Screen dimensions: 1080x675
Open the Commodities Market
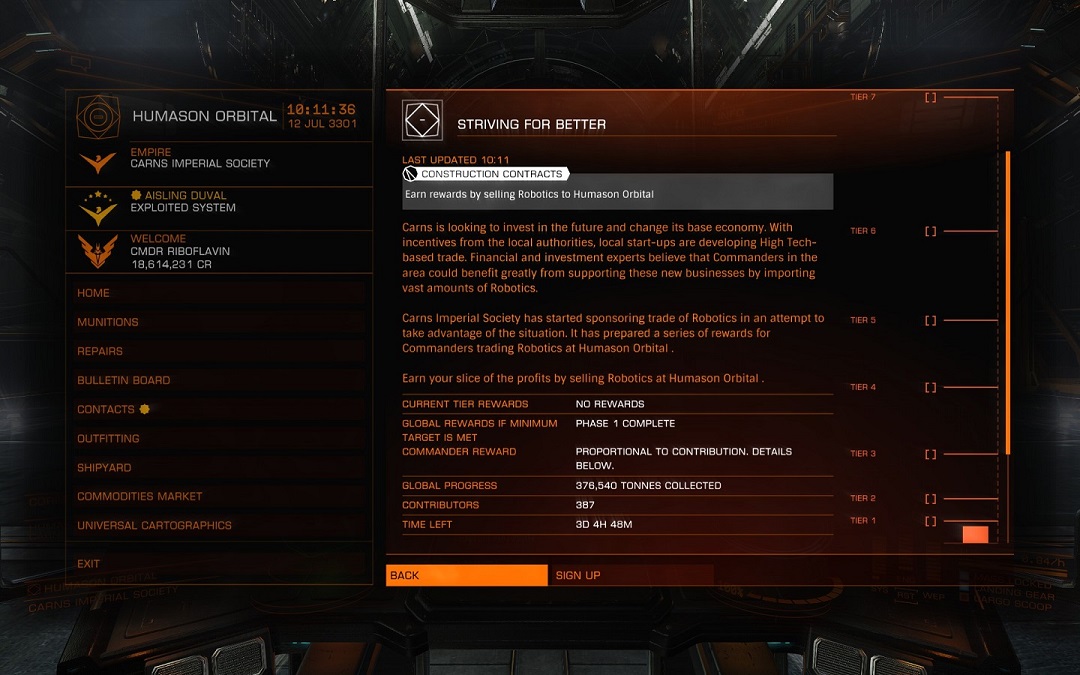[x=140, y=496]
